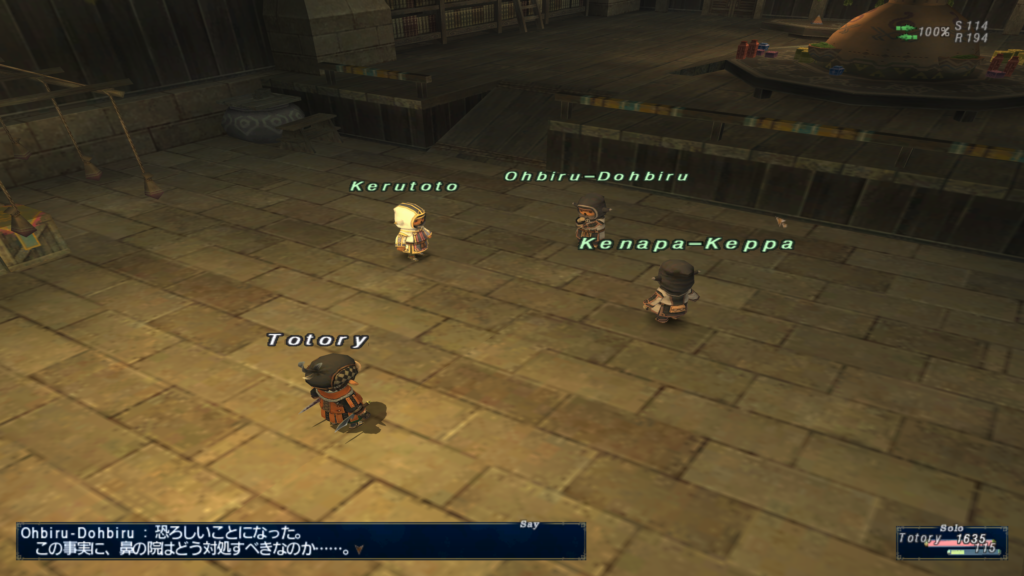Advance Ohbiru-Dohbiru's dialogue text box
Image resolution: width=1024 pixels, height=576 pixels.
300,541
